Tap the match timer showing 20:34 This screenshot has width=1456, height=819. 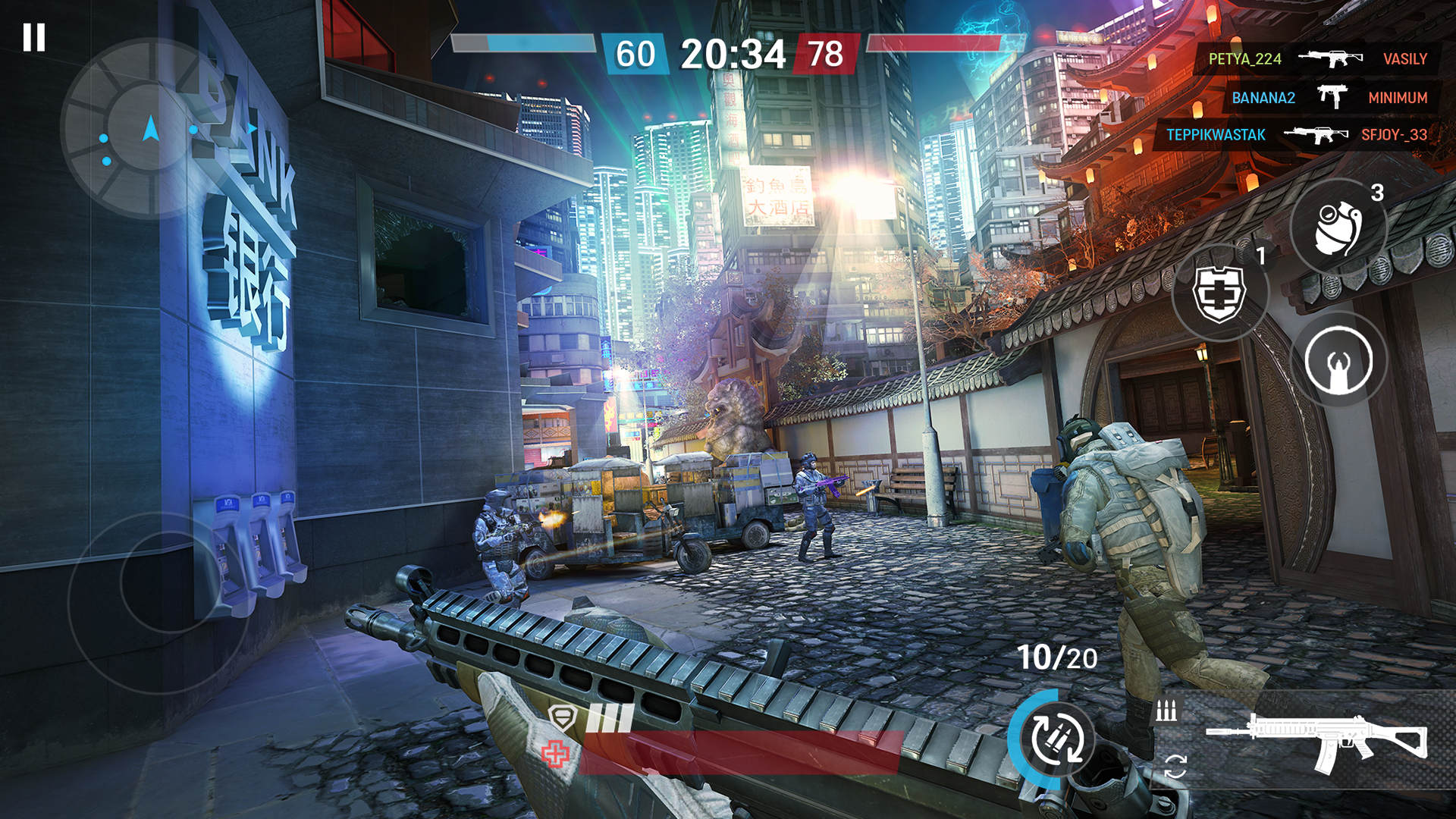click(x=733, y=53)
